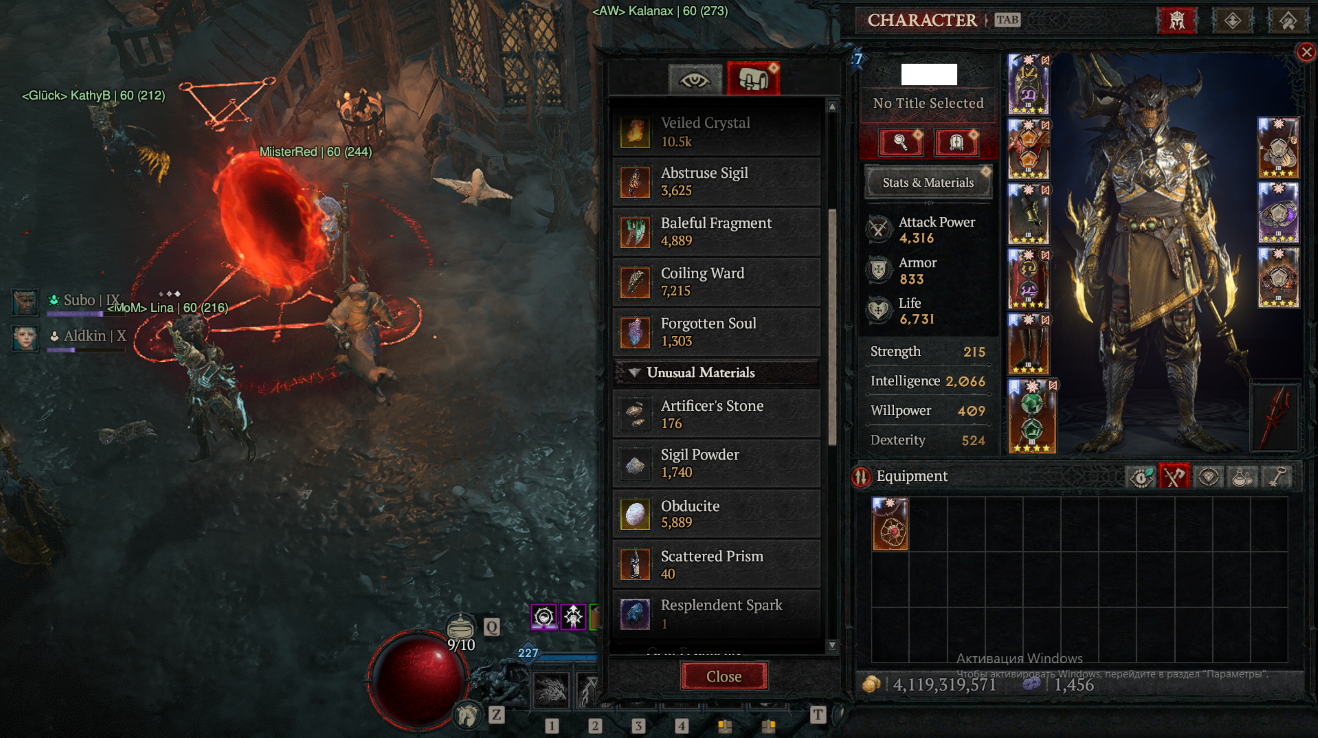Select the Obducite material row
Screen dimensions: 1318x738
(x=716, y=515)
